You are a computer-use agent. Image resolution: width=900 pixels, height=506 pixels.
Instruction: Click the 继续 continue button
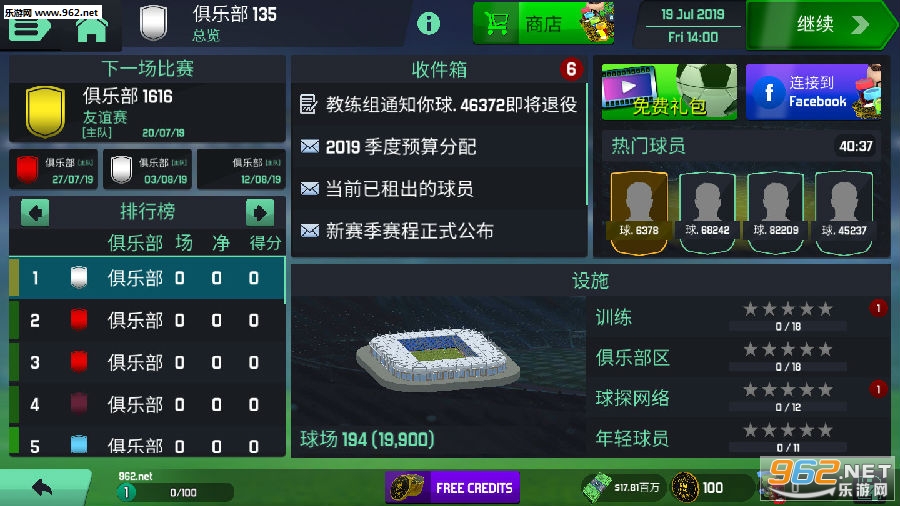[x=821, y=24]
